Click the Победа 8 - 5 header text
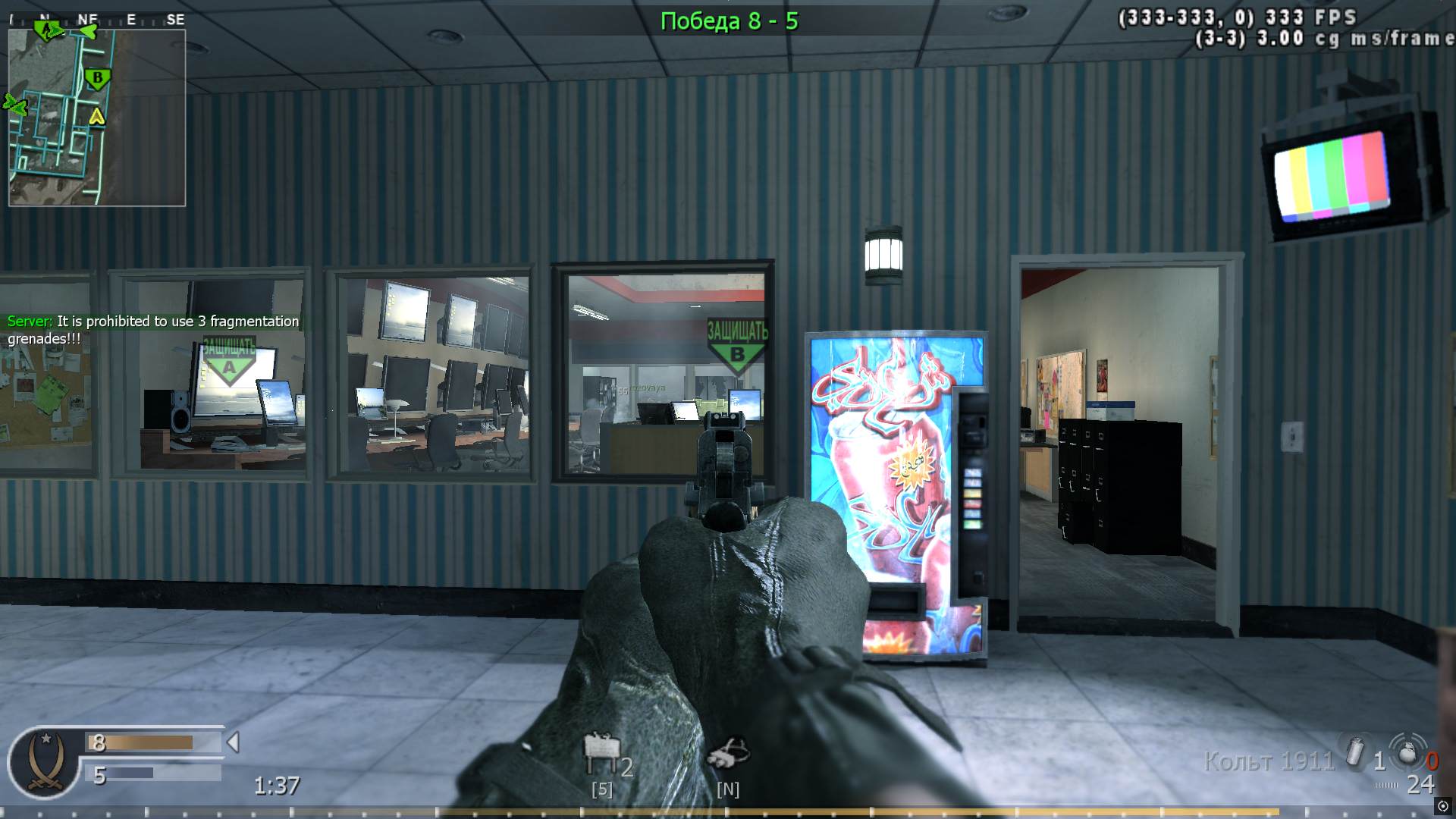The image size is (1456, 819). coord(728,20)
